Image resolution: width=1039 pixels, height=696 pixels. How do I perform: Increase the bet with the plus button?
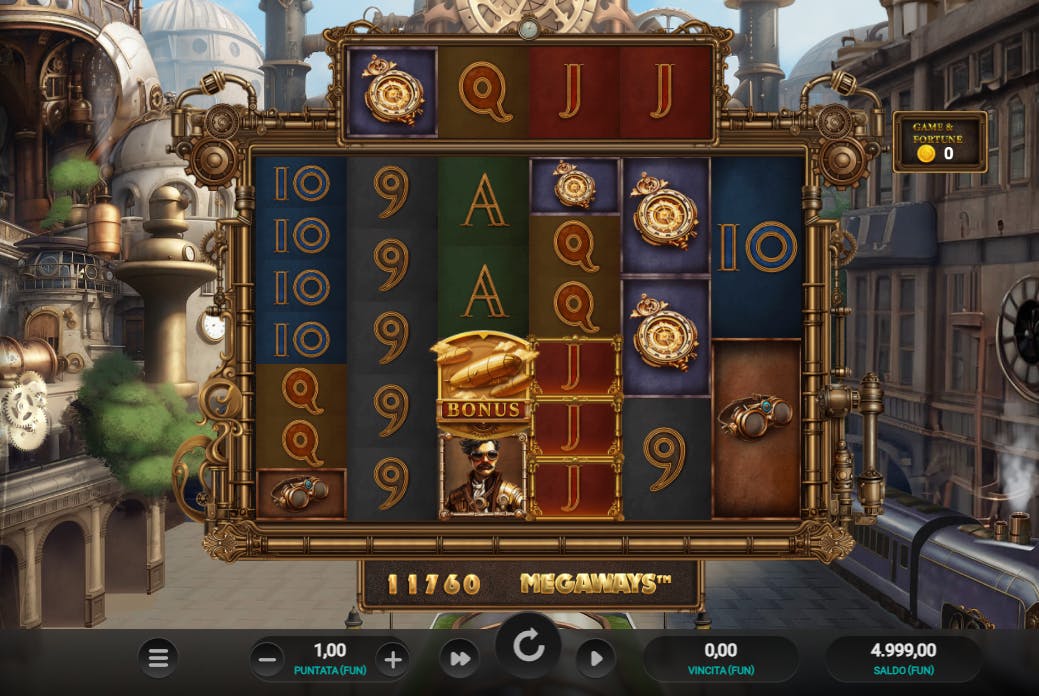(x=393, y=658)
